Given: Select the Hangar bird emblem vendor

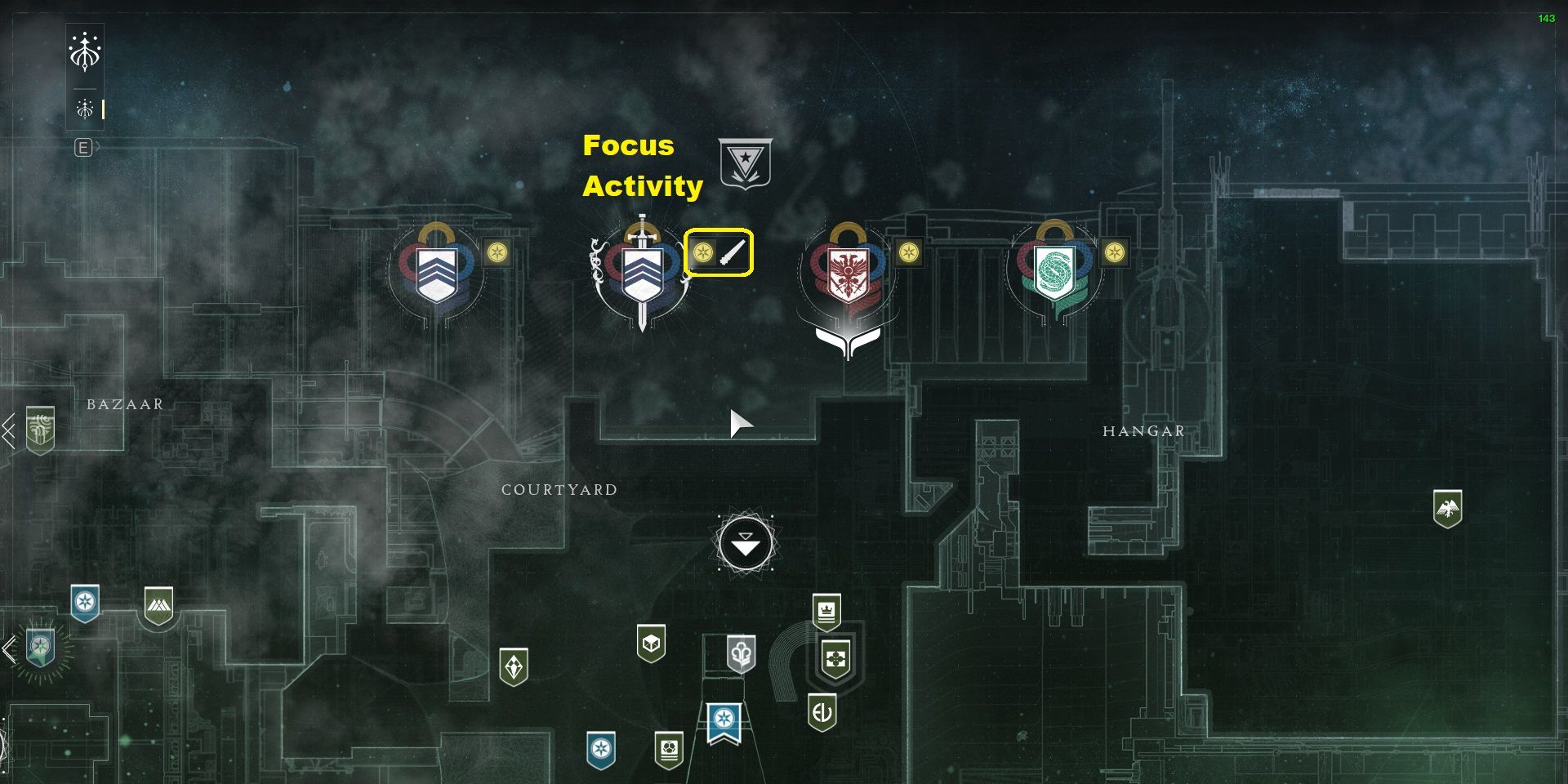Looking at the screenshot, I should coord(1447,509).
